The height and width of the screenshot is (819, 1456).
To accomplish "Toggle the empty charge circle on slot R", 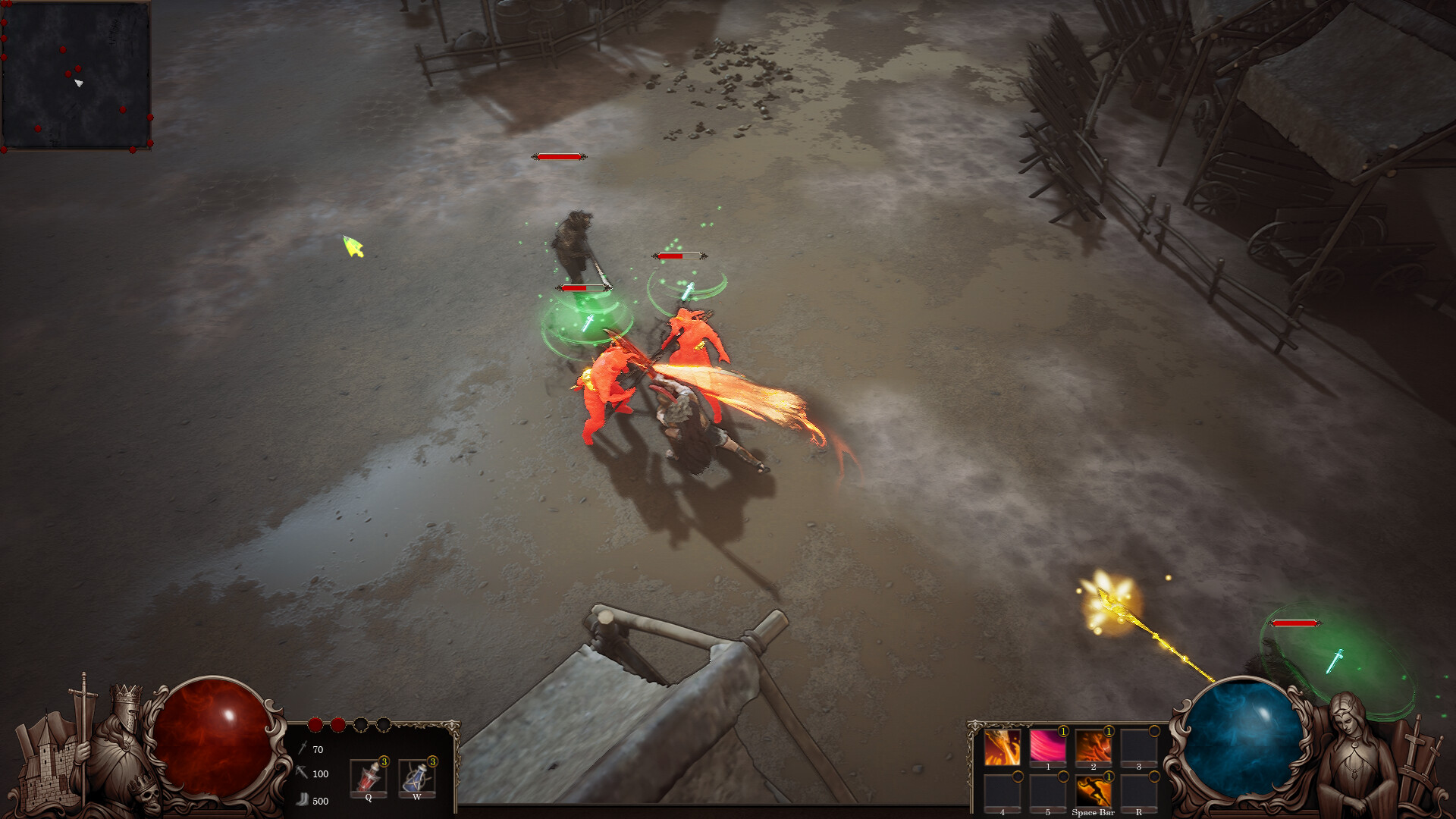I will click(x=1154, y=777).
